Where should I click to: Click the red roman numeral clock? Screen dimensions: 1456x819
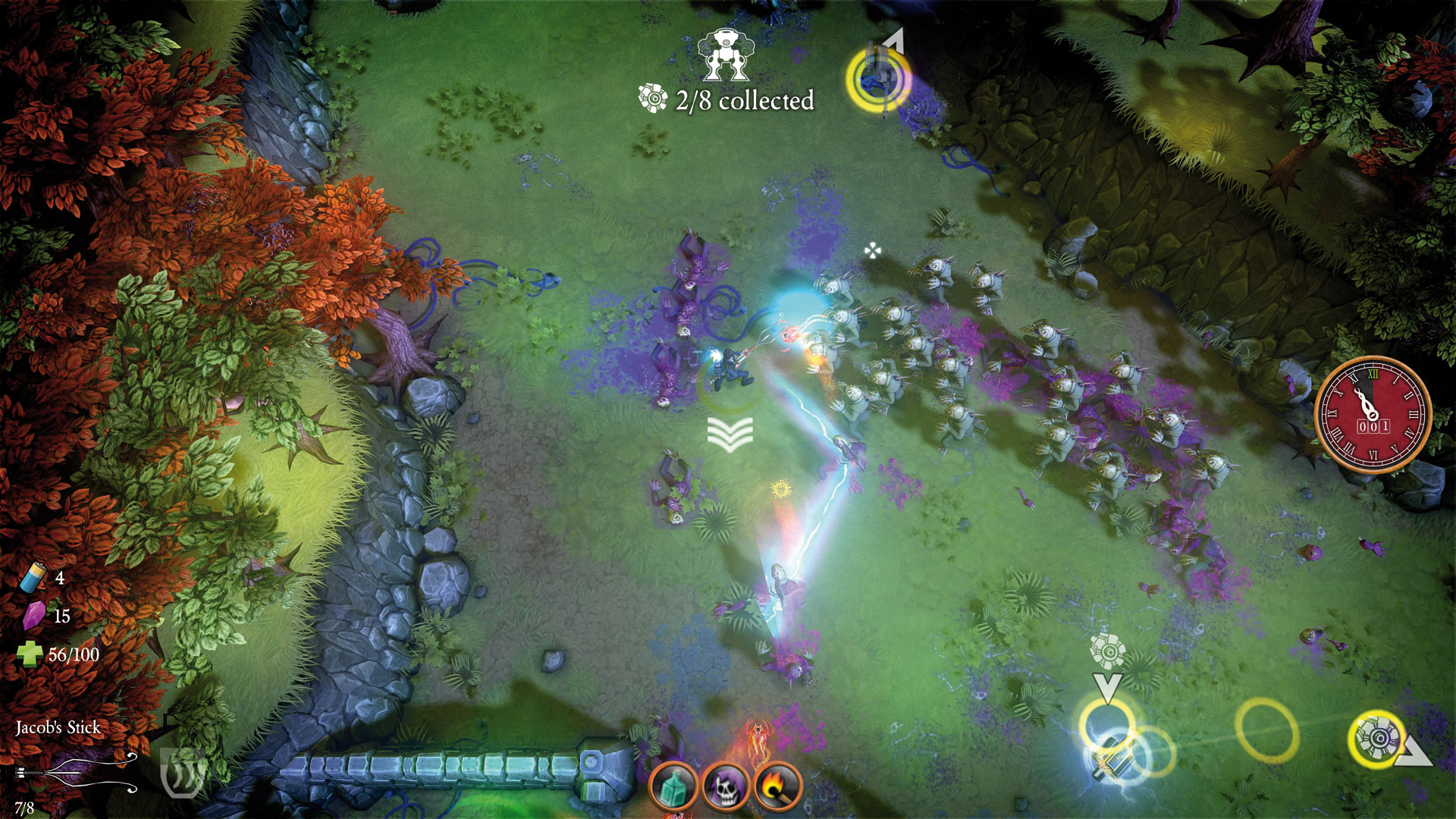coord(1372,415)
